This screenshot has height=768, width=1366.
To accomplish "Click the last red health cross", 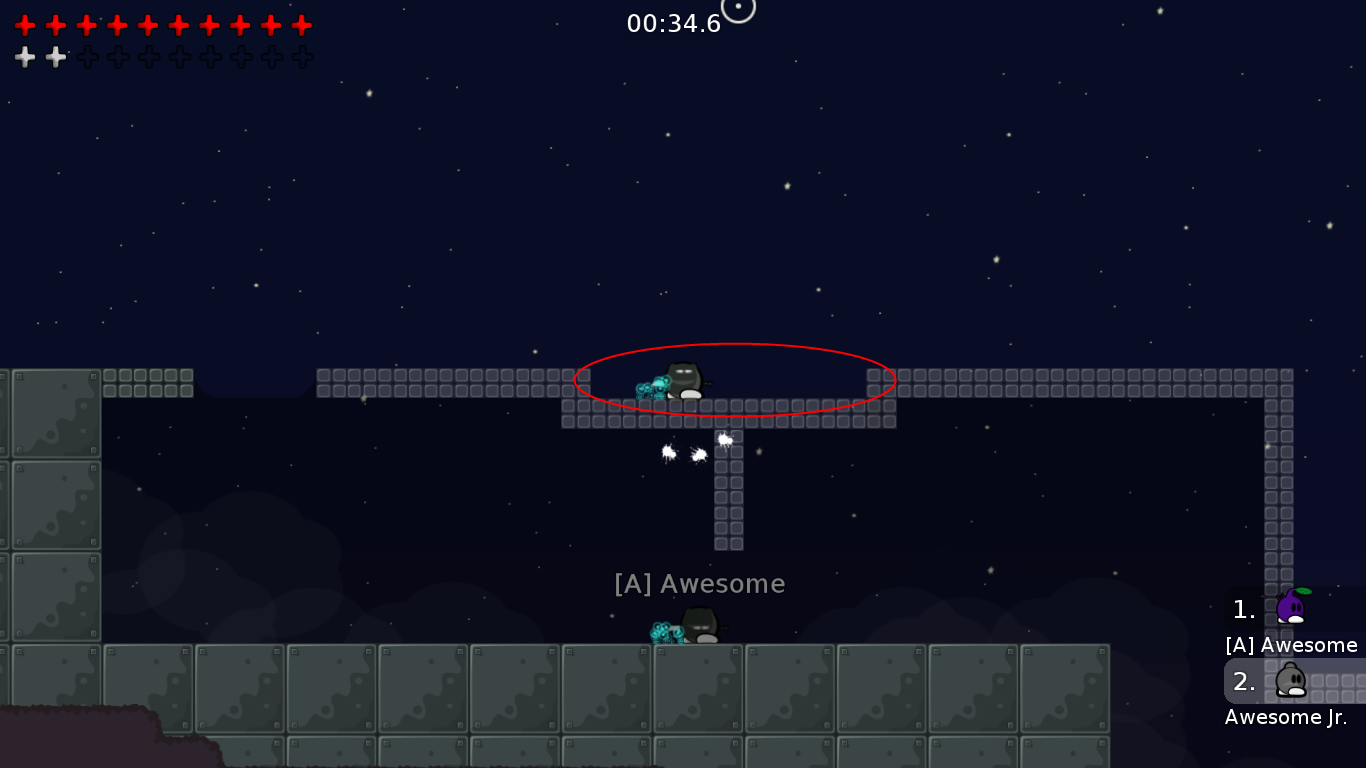I will point(301,24).
